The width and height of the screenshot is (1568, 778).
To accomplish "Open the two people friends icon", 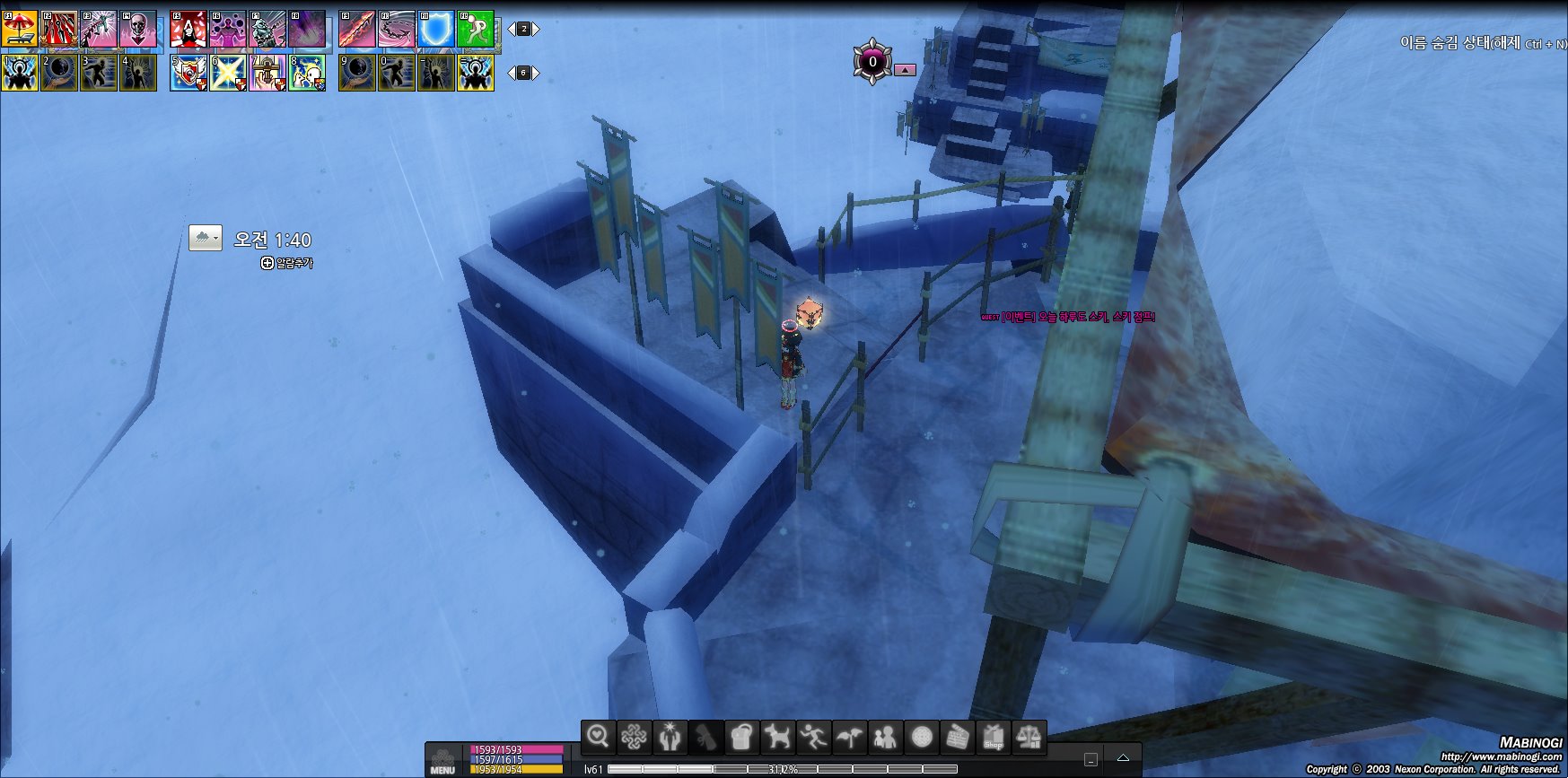I will (x=885, y=738).
